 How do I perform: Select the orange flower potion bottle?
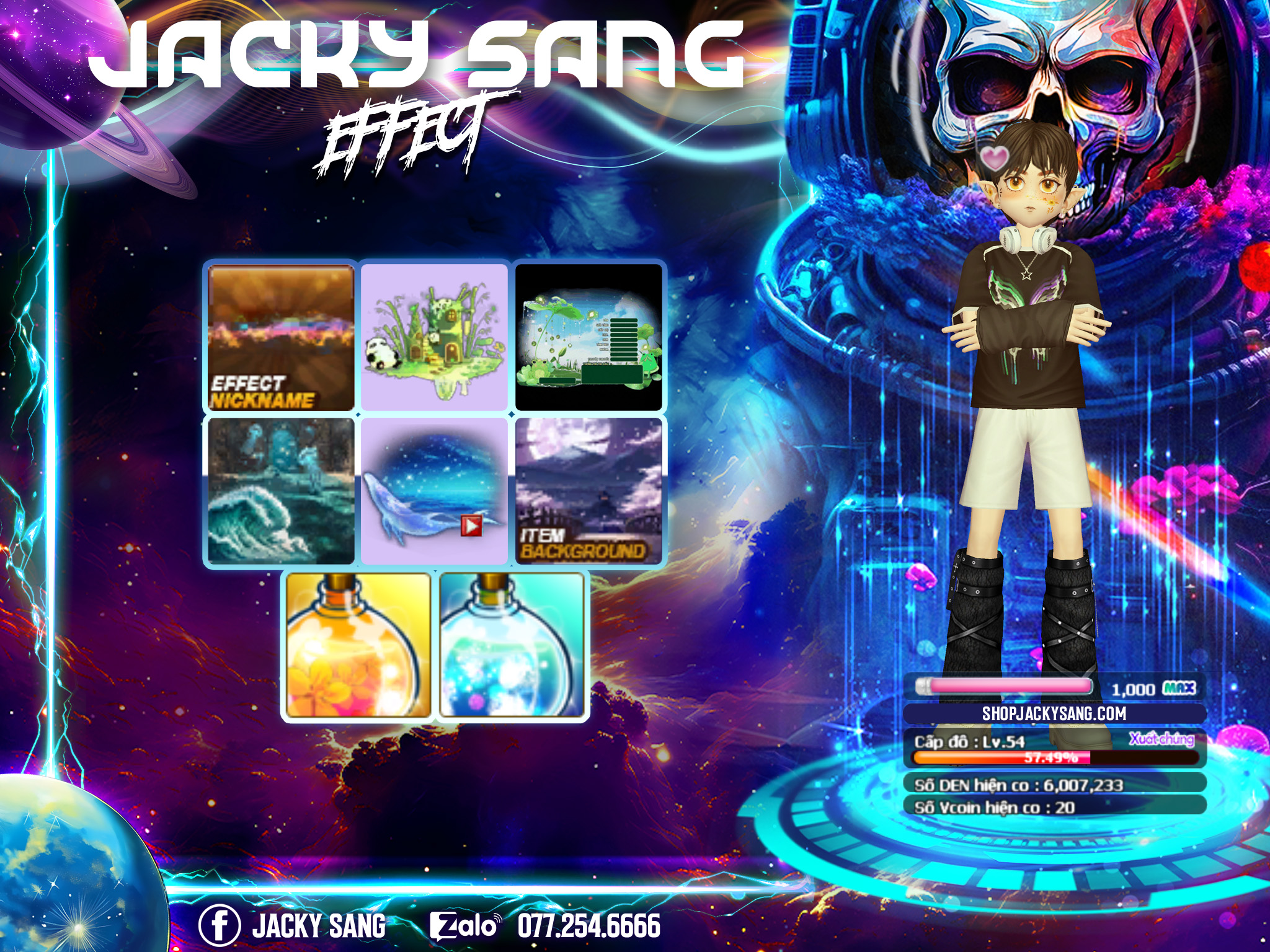click(x=358, y=646)
